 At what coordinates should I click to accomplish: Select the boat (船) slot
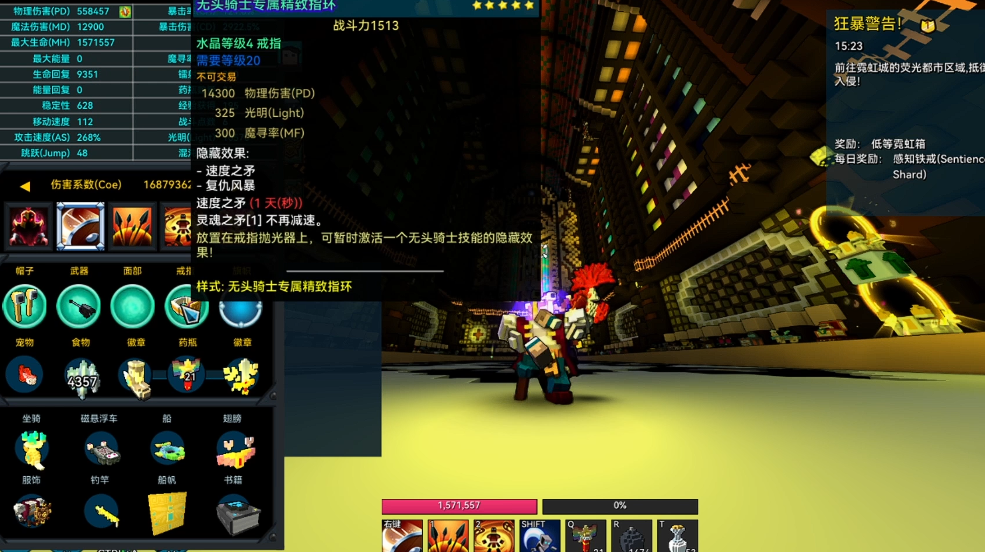coord(167,449)
